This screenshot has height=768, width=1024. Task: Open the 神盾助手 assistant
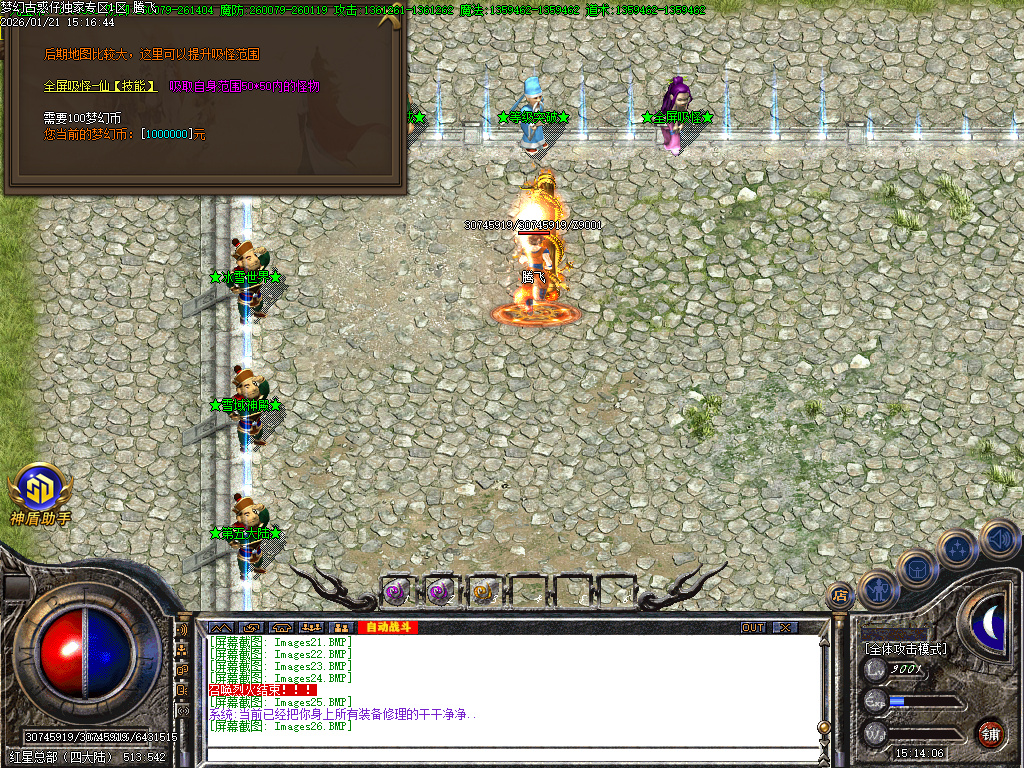[41, 490]
